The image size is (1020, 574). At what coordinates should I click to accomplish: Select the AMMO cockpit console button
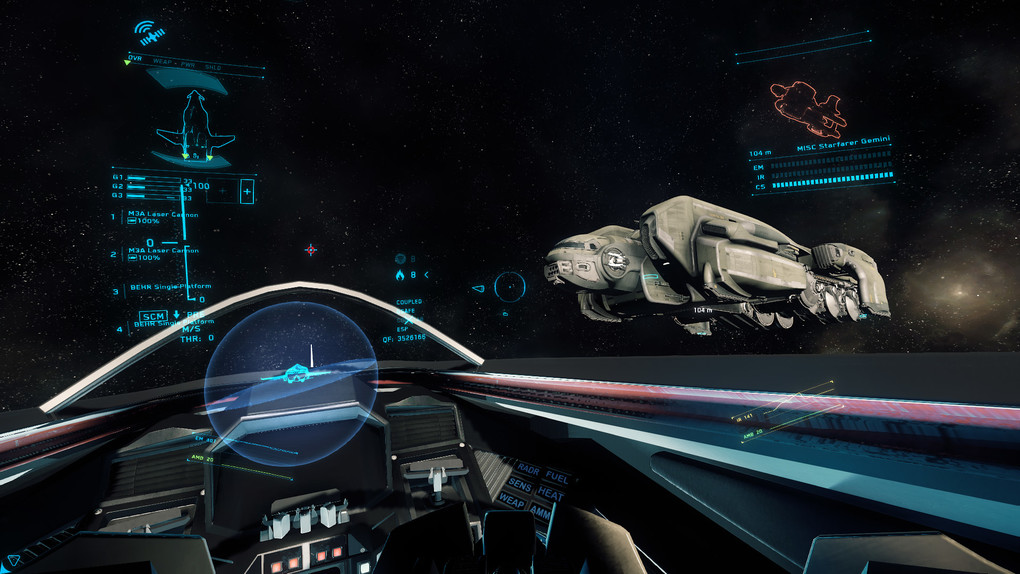(x=541, y=511)
